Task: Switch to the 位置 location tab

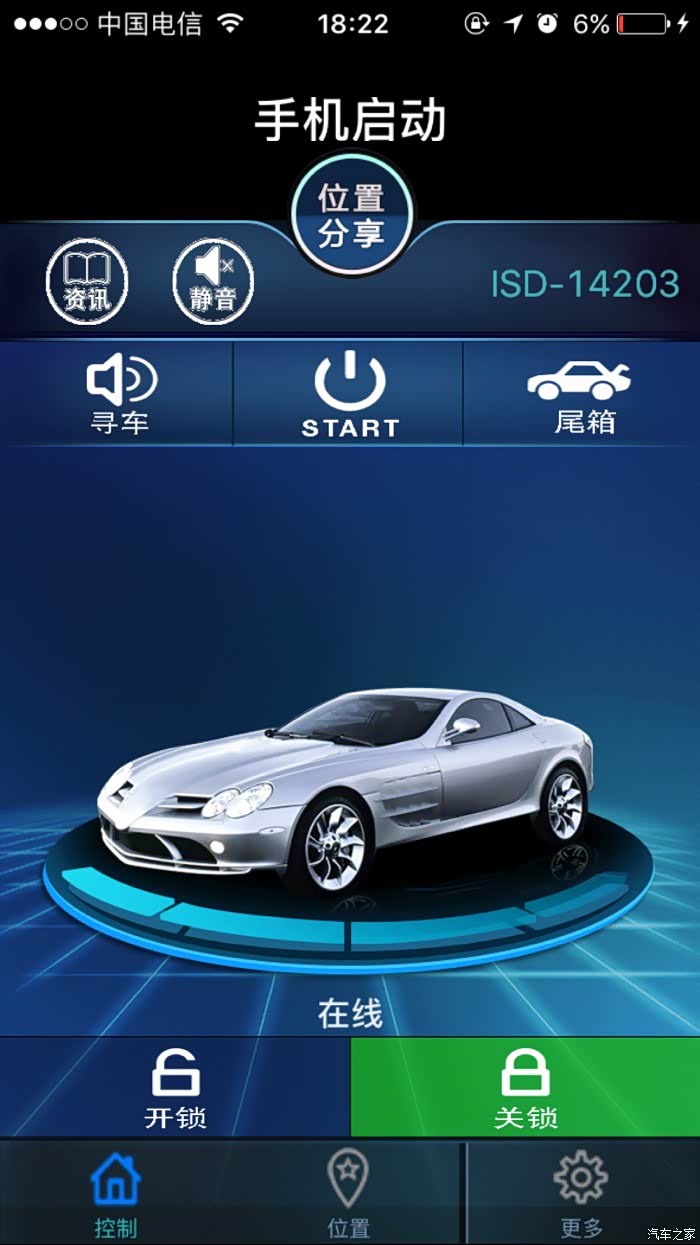Action: pyautogui.click(x=348, y=1194)
